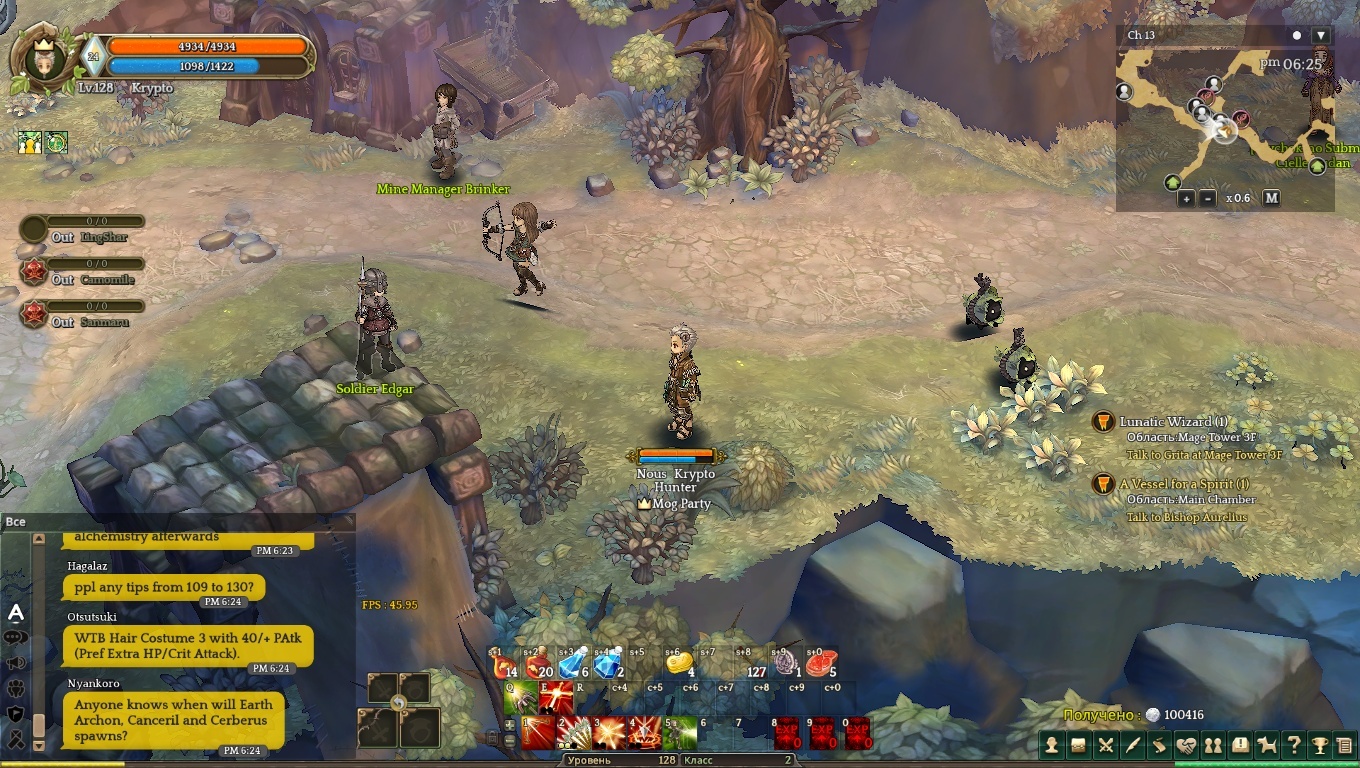Open the crossed swords skills menu
1360x768 pixels.
point(1106,745)
